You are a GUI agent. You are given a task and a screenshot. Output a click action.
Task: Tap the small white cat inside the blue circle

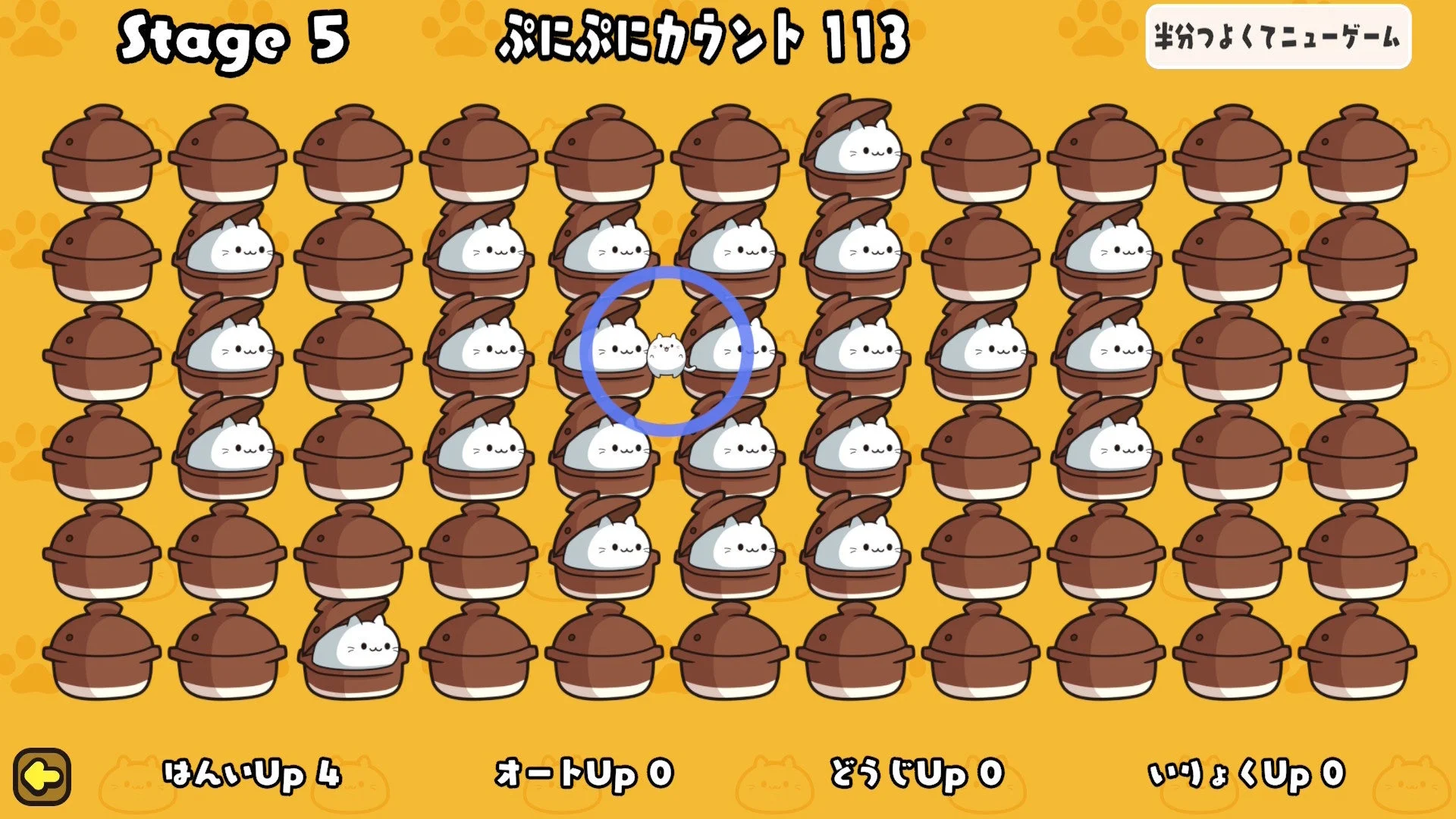tap(664, 353)
